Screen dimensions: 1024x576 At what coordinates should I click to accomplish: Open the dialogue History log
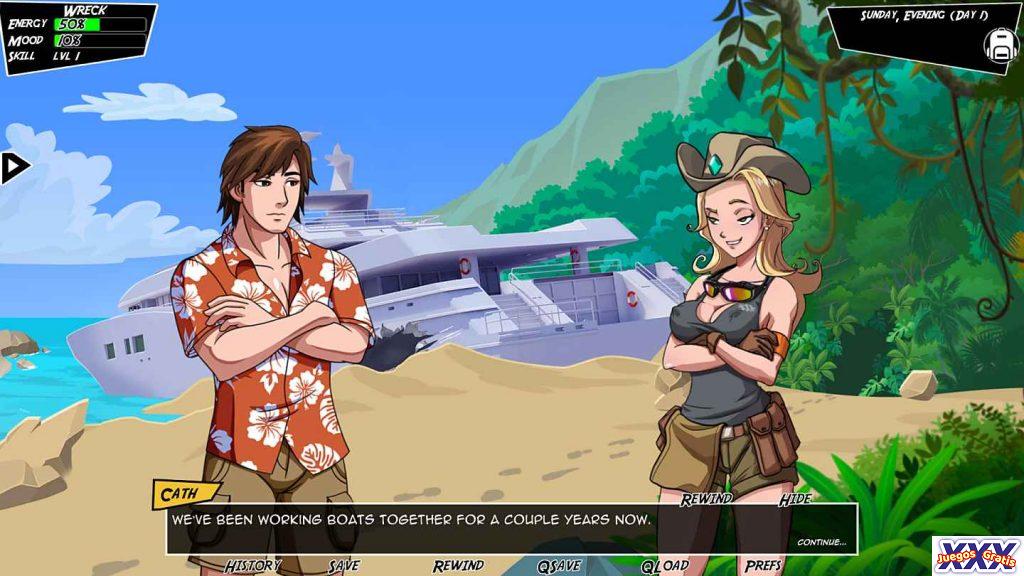point(252,566)
